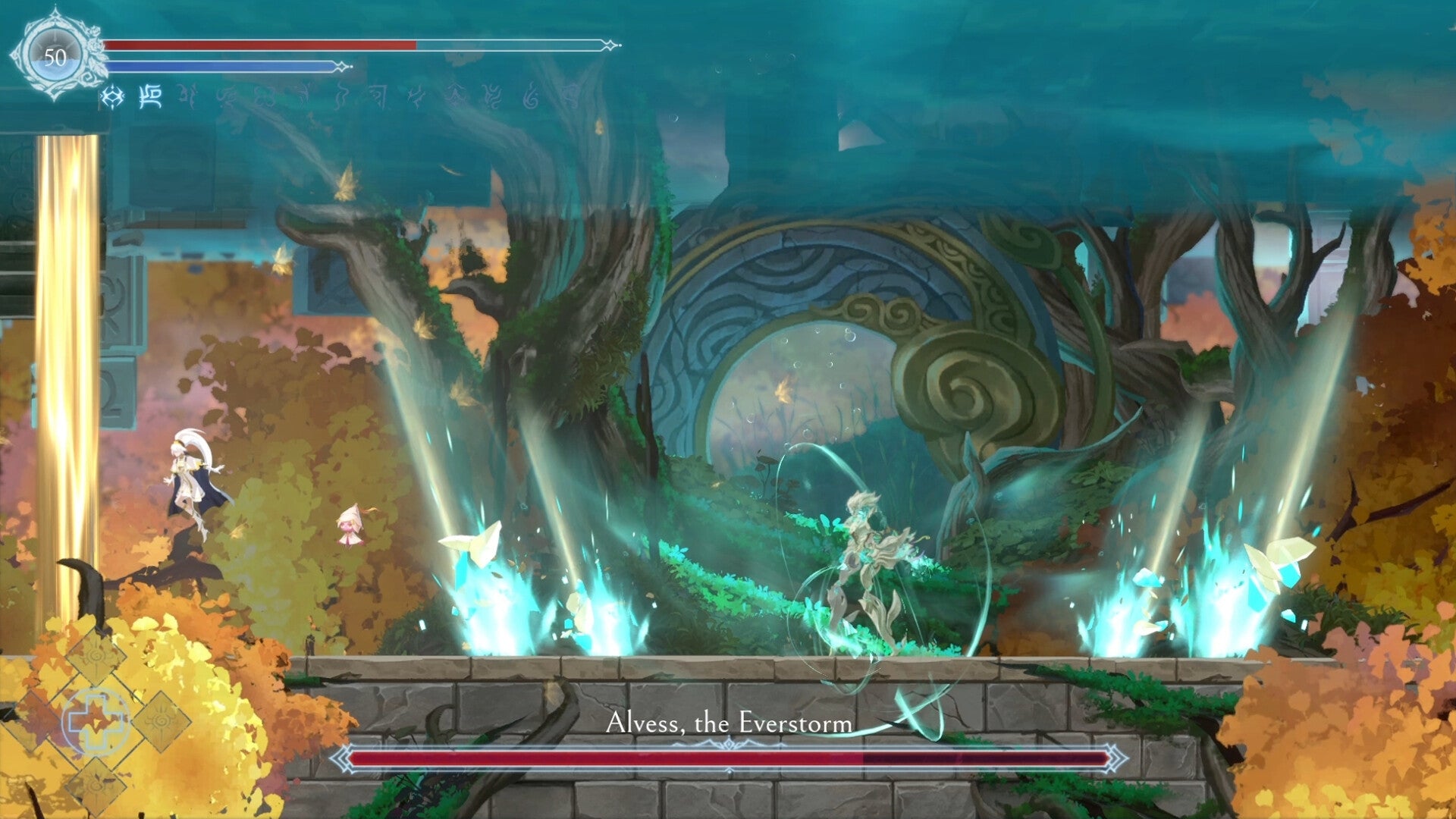Image resolution: width=1456 pixels, height=819 pixels.
Task: Toggle the brightest active rune ability
Action: click(111, 97)
